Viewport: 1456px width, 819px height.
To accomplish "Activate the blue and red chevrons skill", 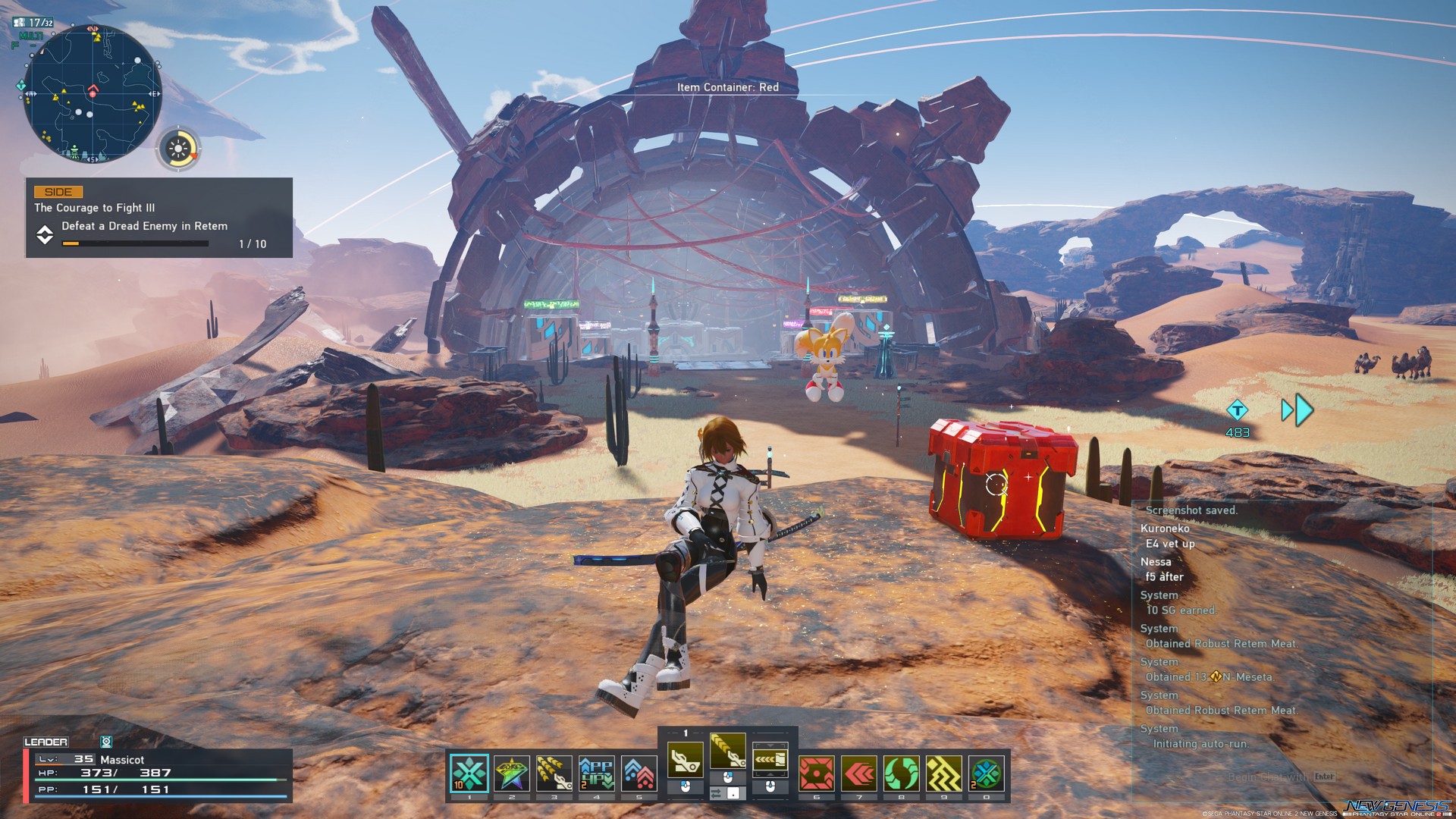I will [x=639, y=773].
